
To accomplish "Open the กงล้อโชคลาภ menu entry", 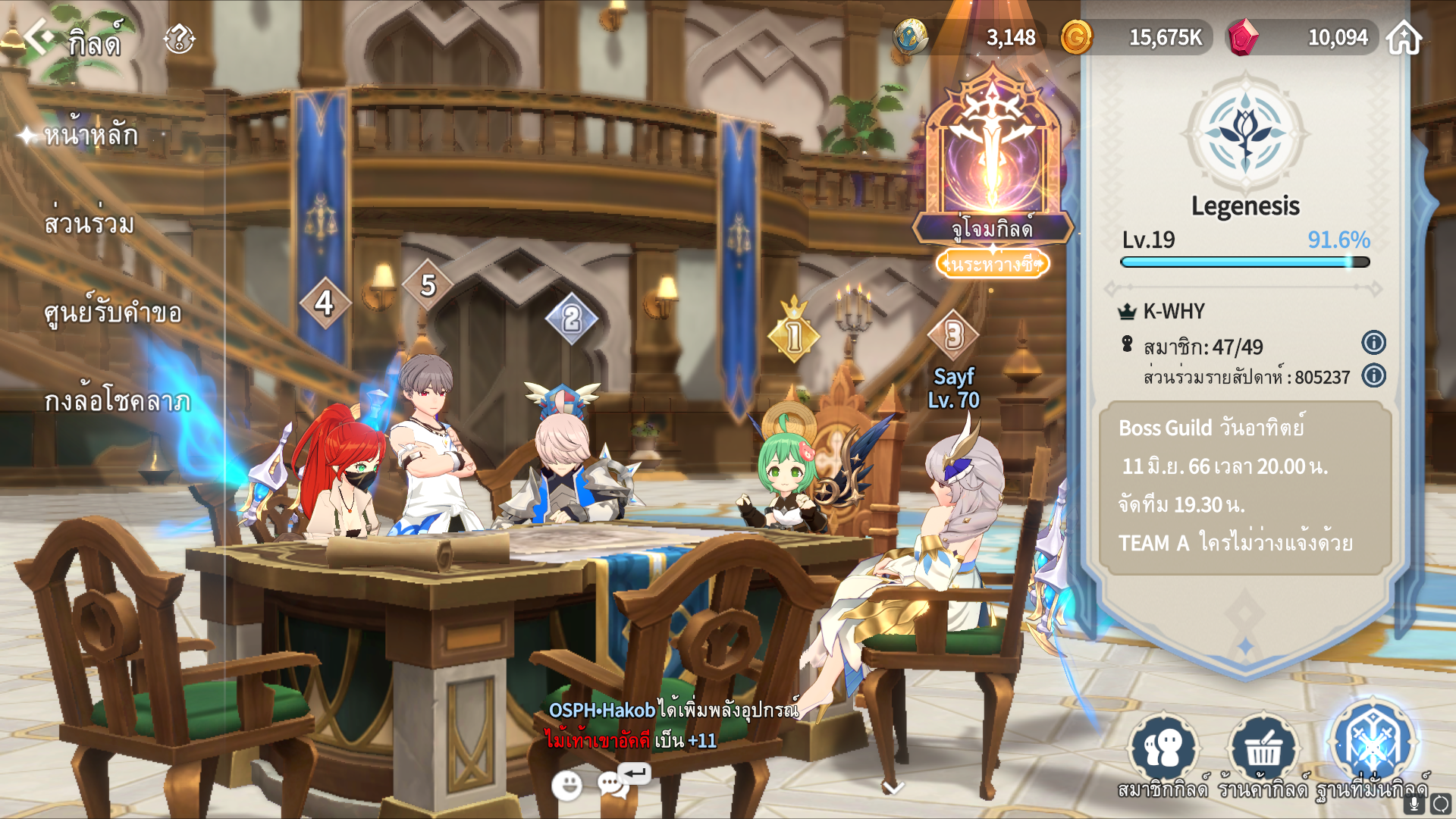I will pyautogui.click(x=118, y=401).
